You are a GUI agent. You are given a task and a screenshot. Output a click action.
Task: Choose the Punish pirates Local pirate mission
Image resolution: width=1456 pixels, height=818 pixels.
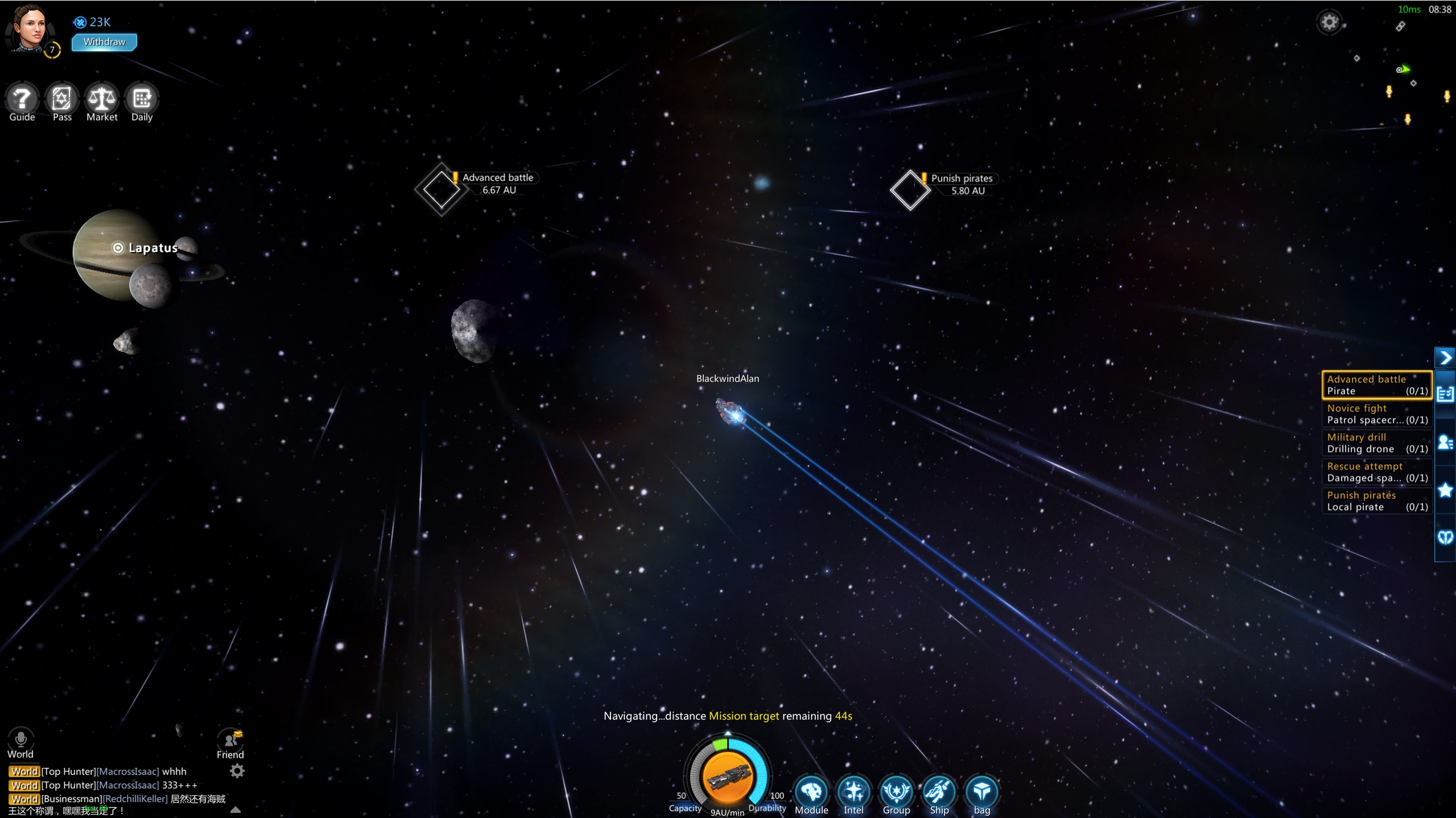point(1376,501)
